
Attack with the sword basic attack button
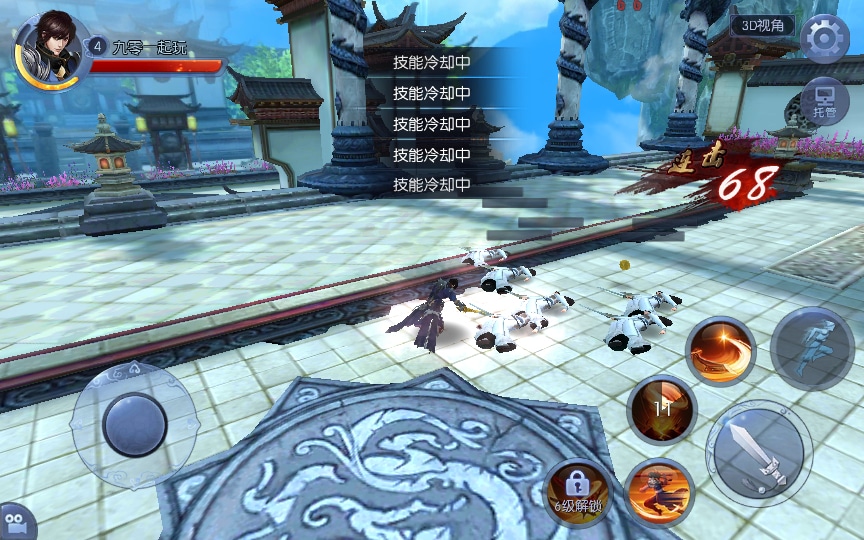tap(757, 451)
